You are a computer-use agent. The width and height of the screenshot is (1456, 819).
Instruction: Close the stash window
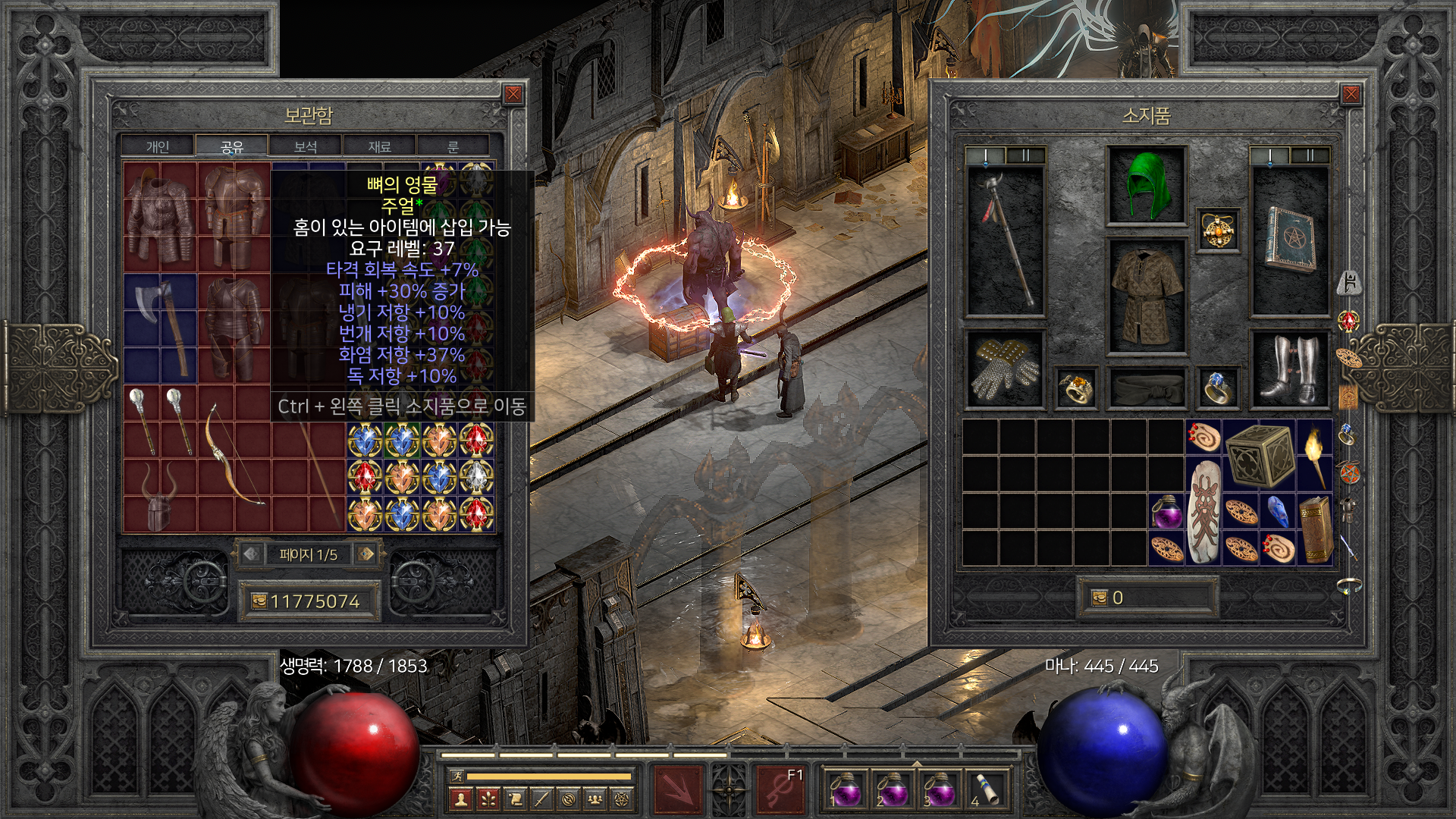pyautogui.click(x=513, y=94)
